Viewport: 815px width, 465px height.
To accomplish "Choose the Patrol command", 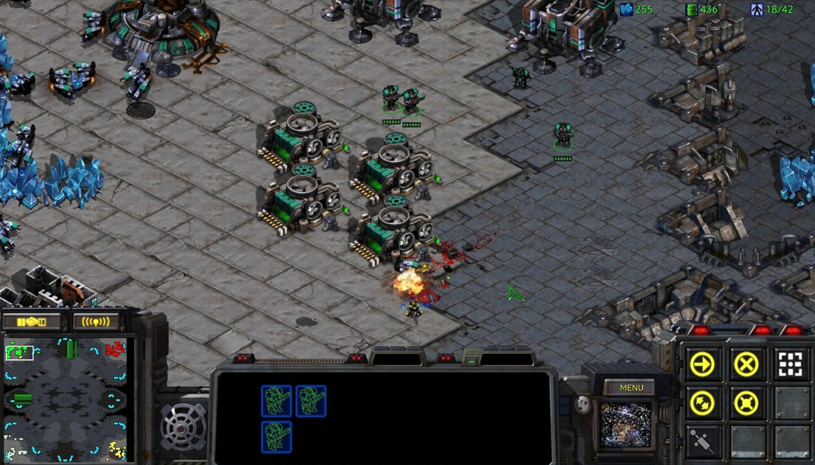I will [703, 403].
